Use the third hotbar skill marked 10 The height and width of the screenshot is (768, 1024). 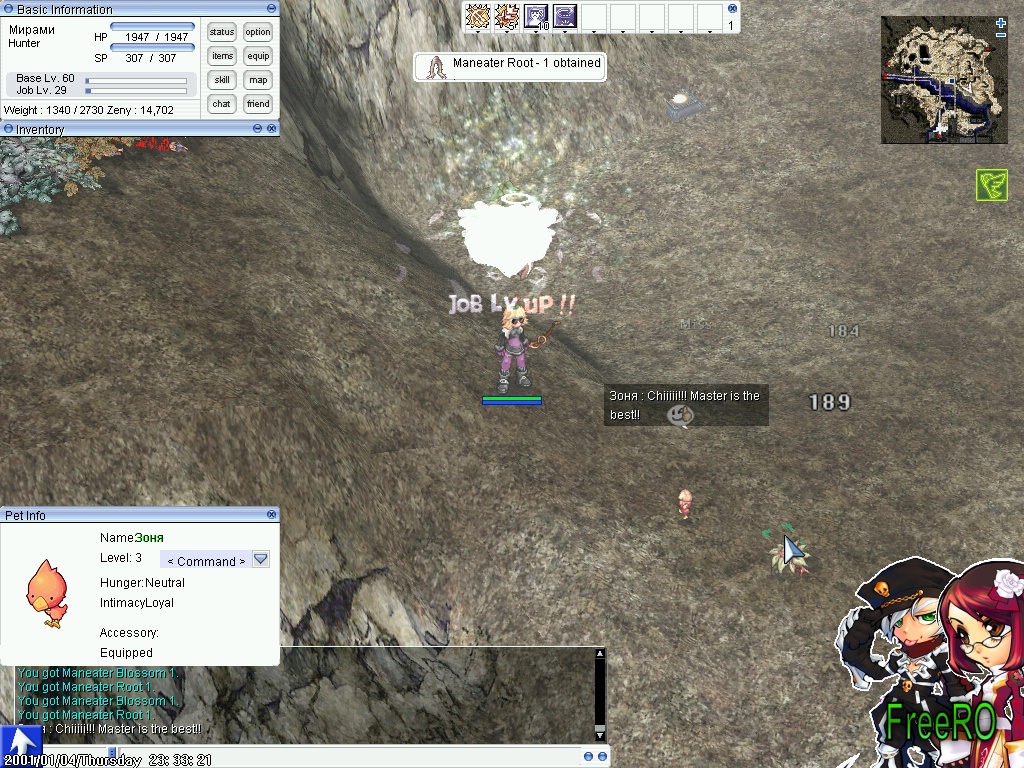pos(536,16)
